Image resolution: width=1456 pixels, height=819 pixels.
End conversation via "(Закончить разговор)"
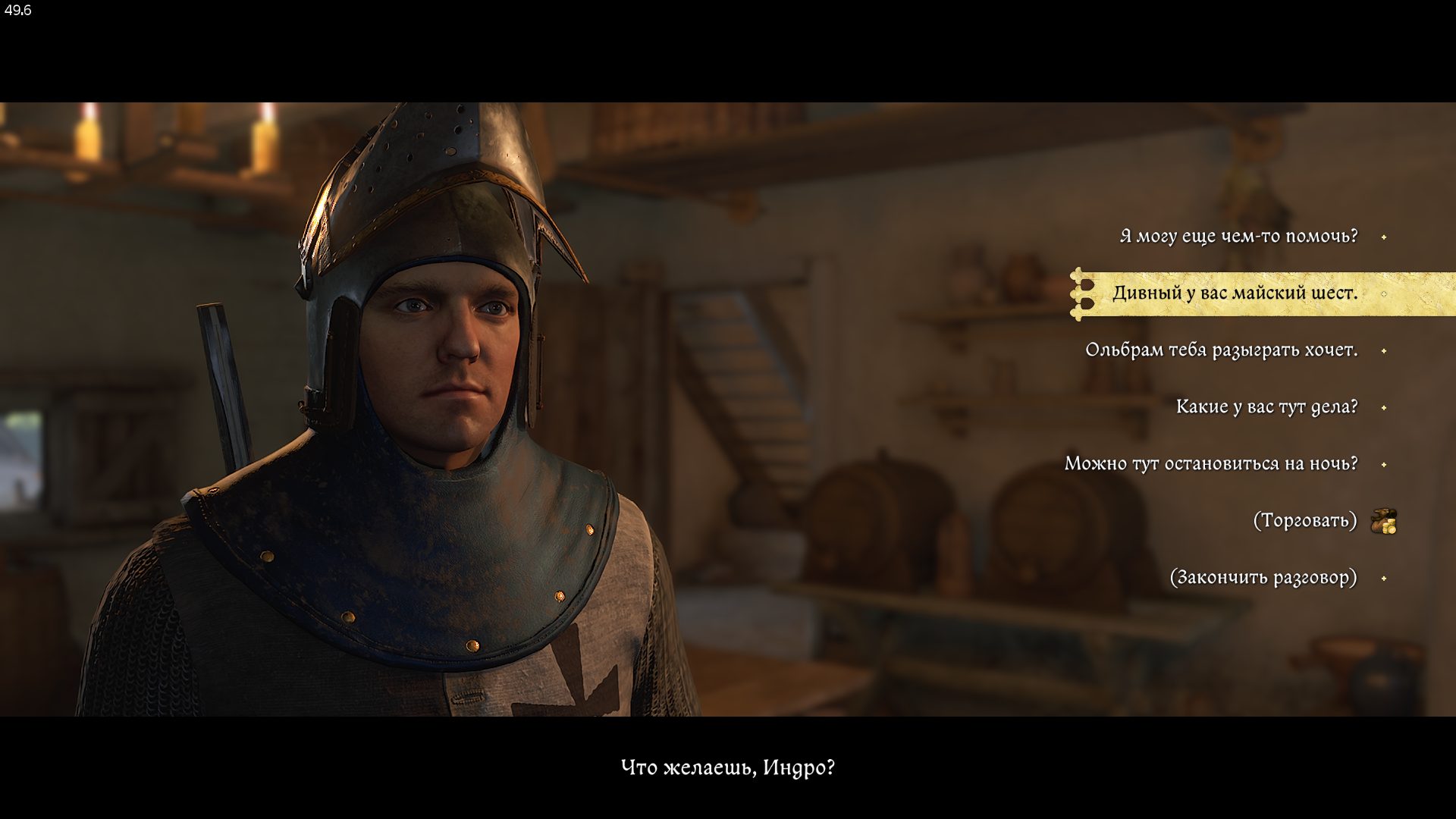click(x=1263, y=578)
